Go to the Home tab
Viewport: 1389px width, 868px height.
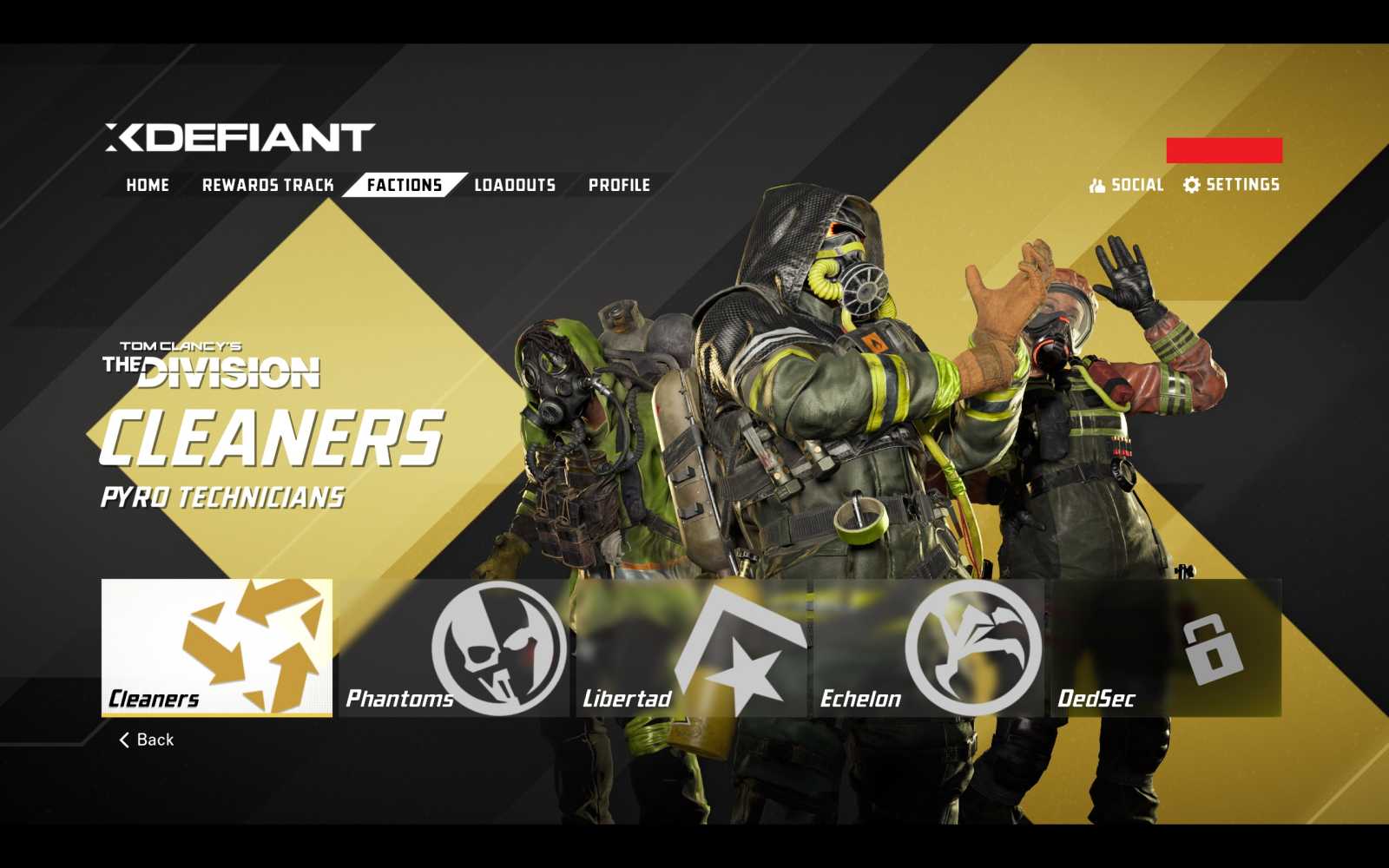(x=147, y=184)
